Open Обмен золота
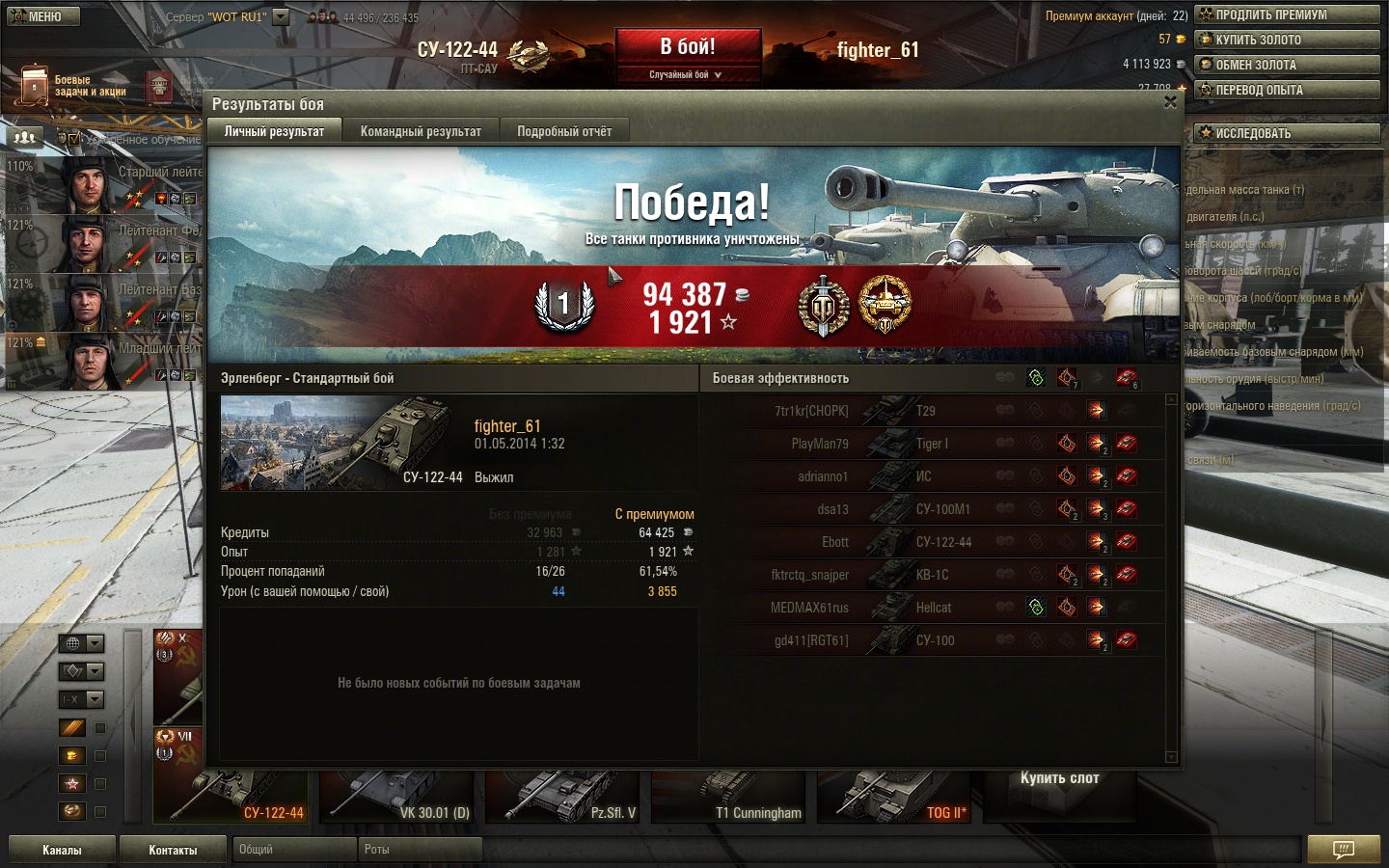 coord(1287,65)
